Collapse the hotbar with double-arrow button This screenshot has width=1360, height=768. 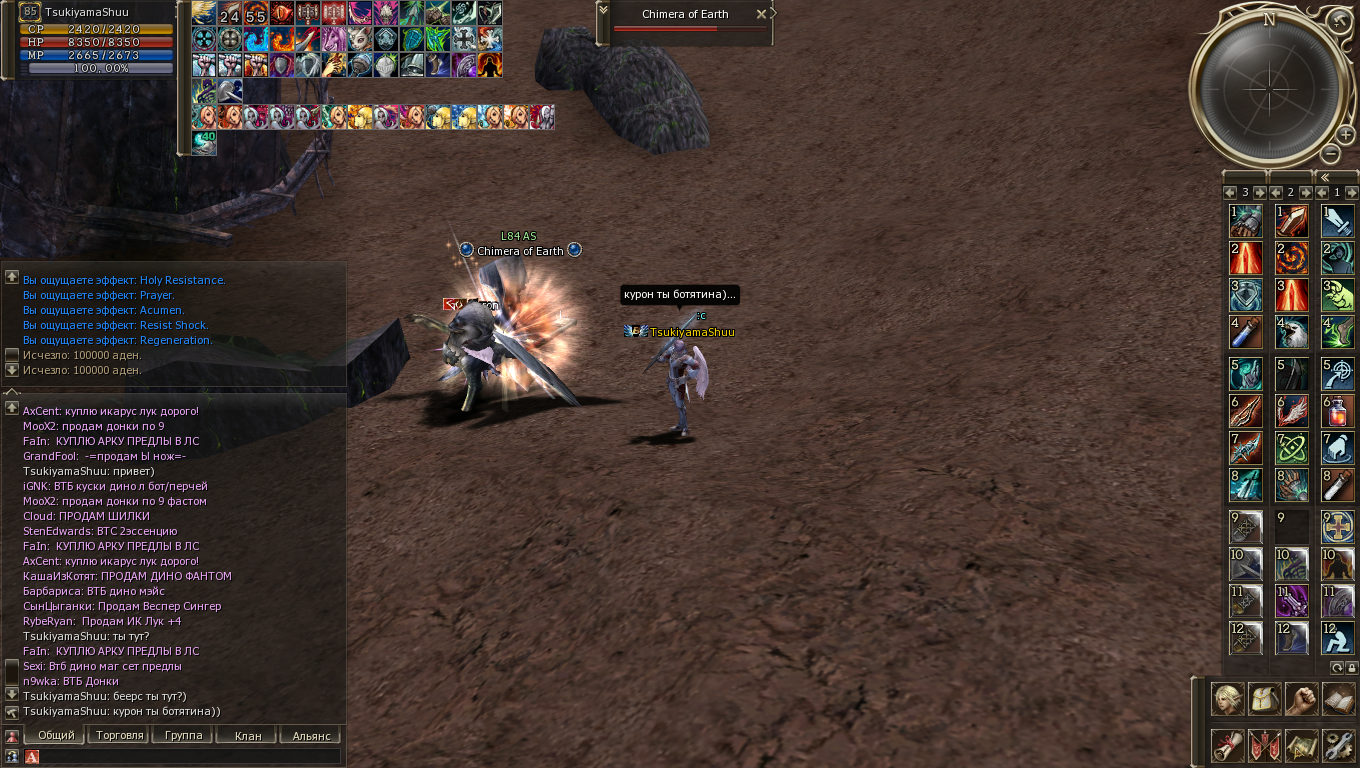1325,177
